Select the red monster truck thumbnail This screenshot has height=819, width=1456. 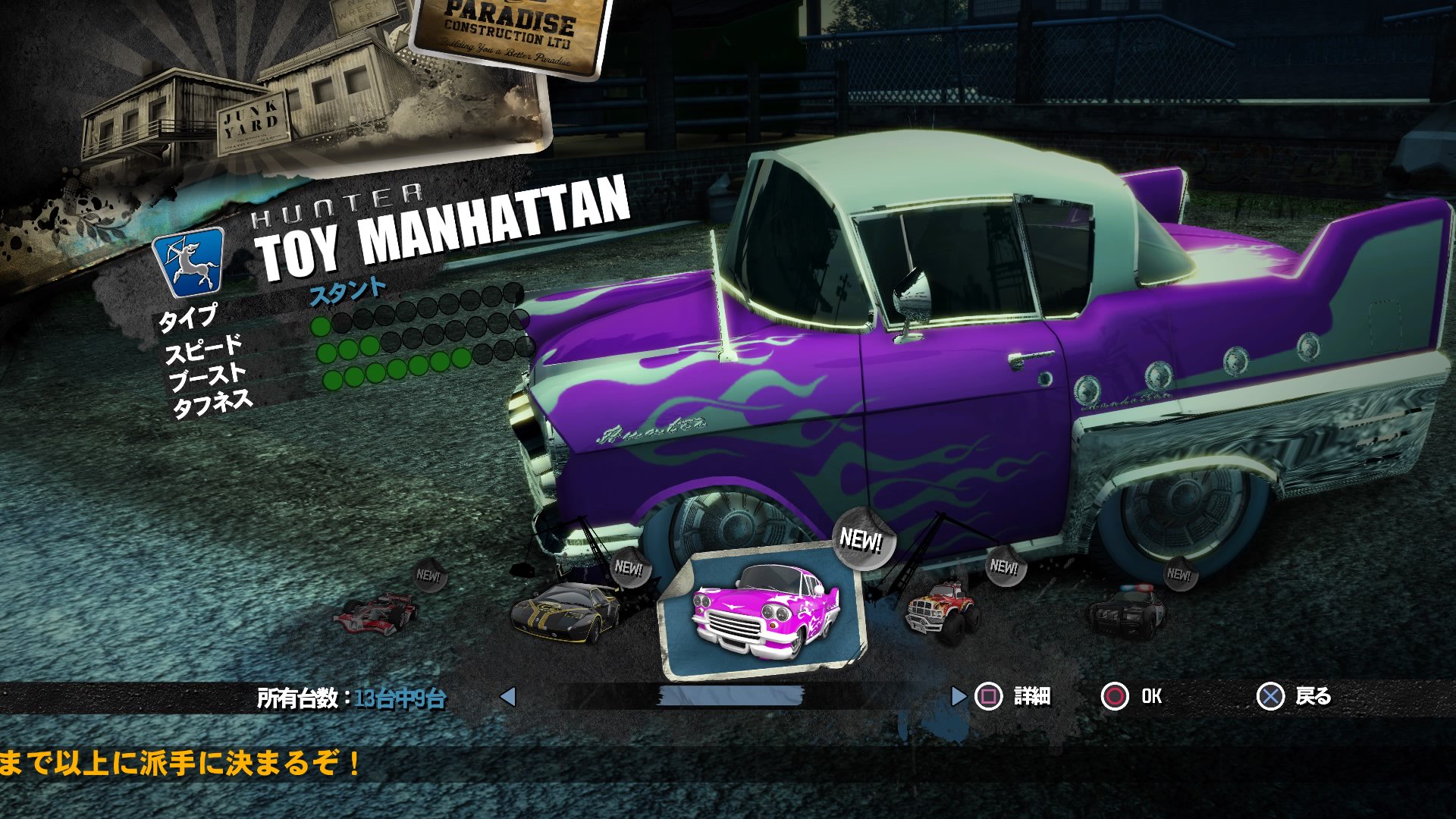tap(940, 610)
